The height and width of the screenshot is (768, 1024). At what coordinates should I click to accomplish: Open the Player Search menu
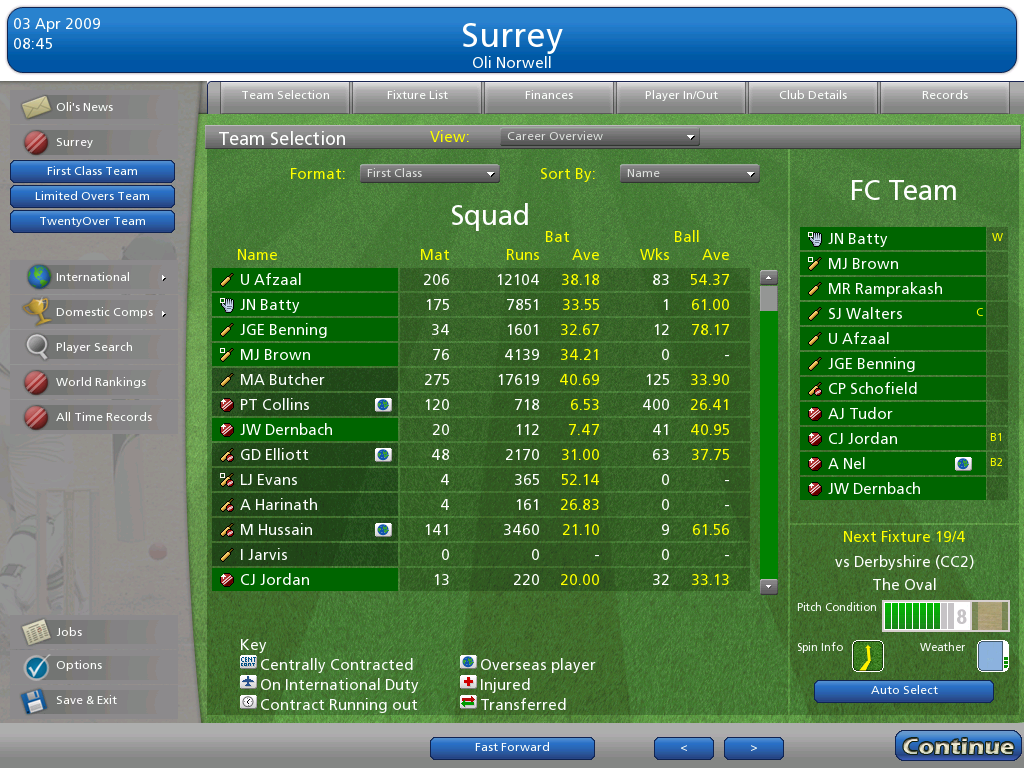tap(93, 347)
